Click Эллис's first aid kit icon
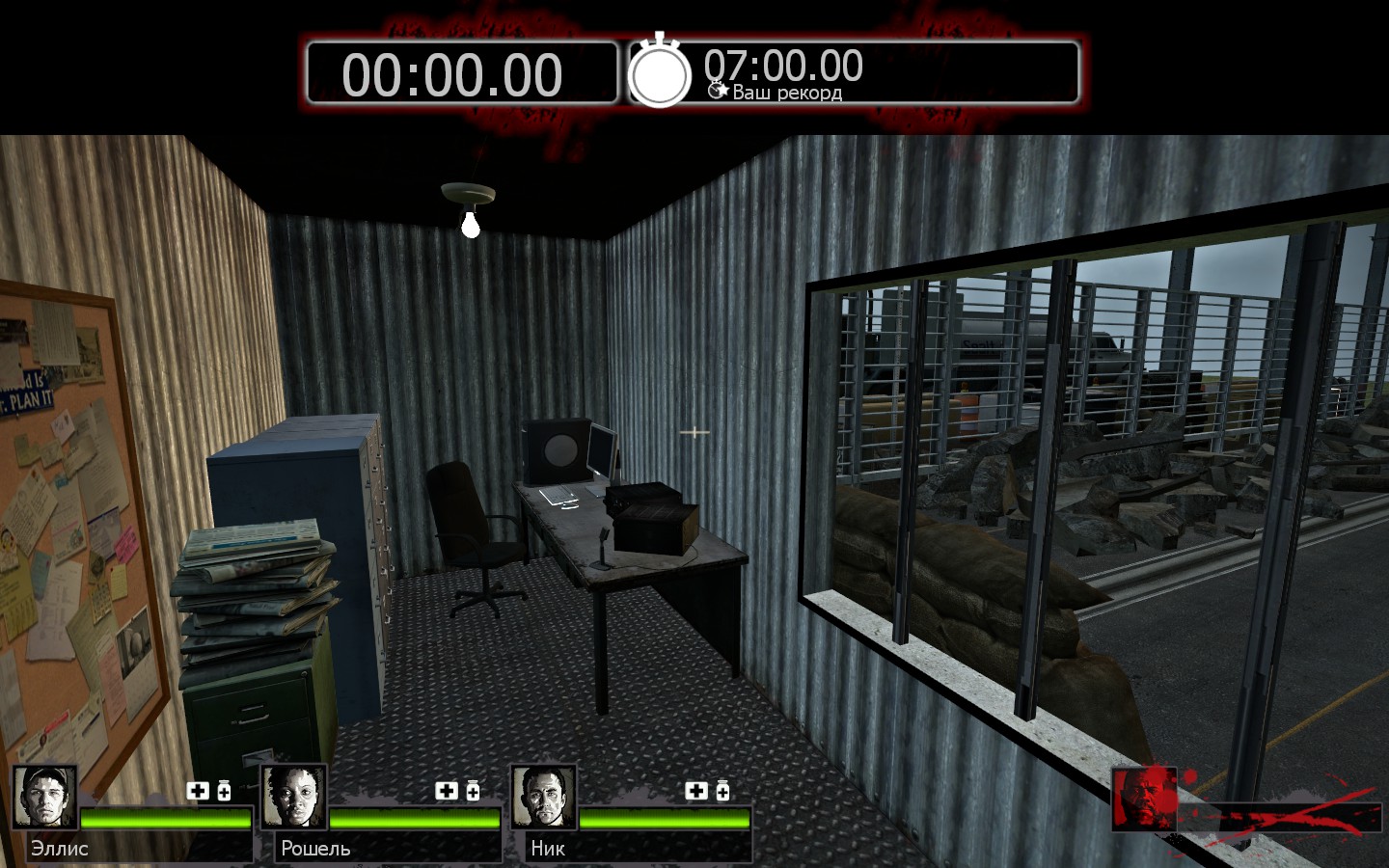Image resolution: width=1389 pixels, height=868 pixels. click(x=198, y=791)
